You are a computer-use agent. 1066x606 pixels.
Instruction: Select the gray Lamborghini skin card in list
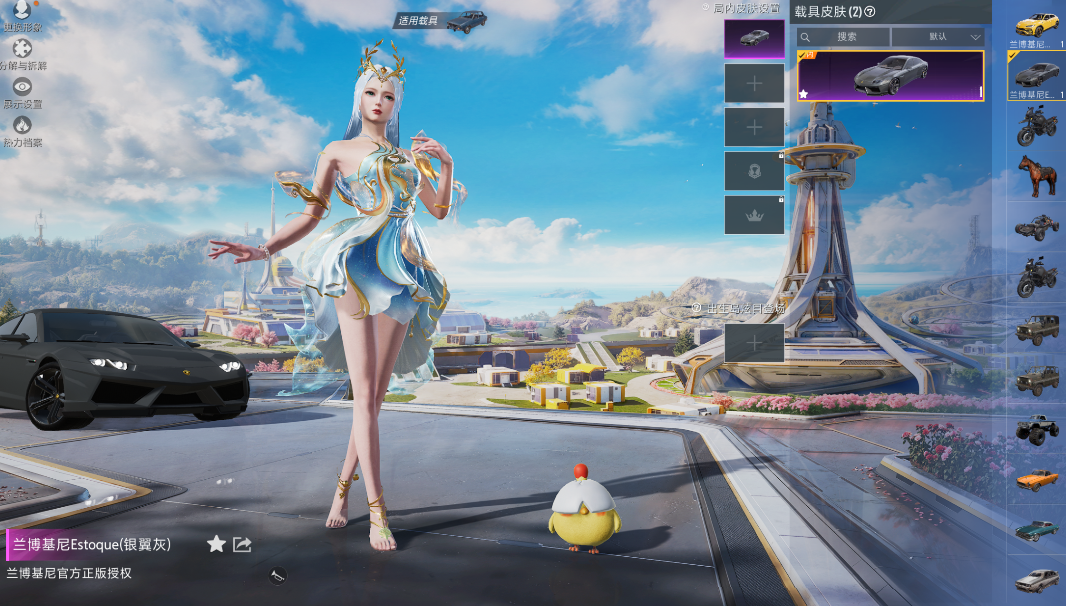890,76
